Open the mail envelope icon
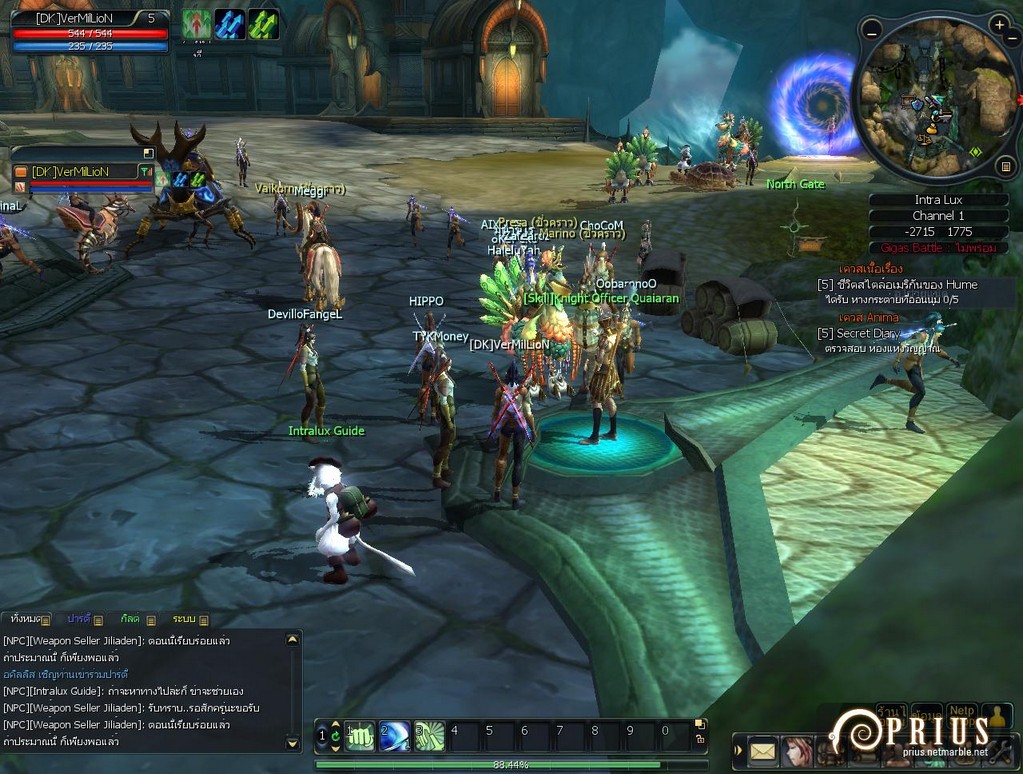This screenshot has height=774, width=1023. point(763,750)
